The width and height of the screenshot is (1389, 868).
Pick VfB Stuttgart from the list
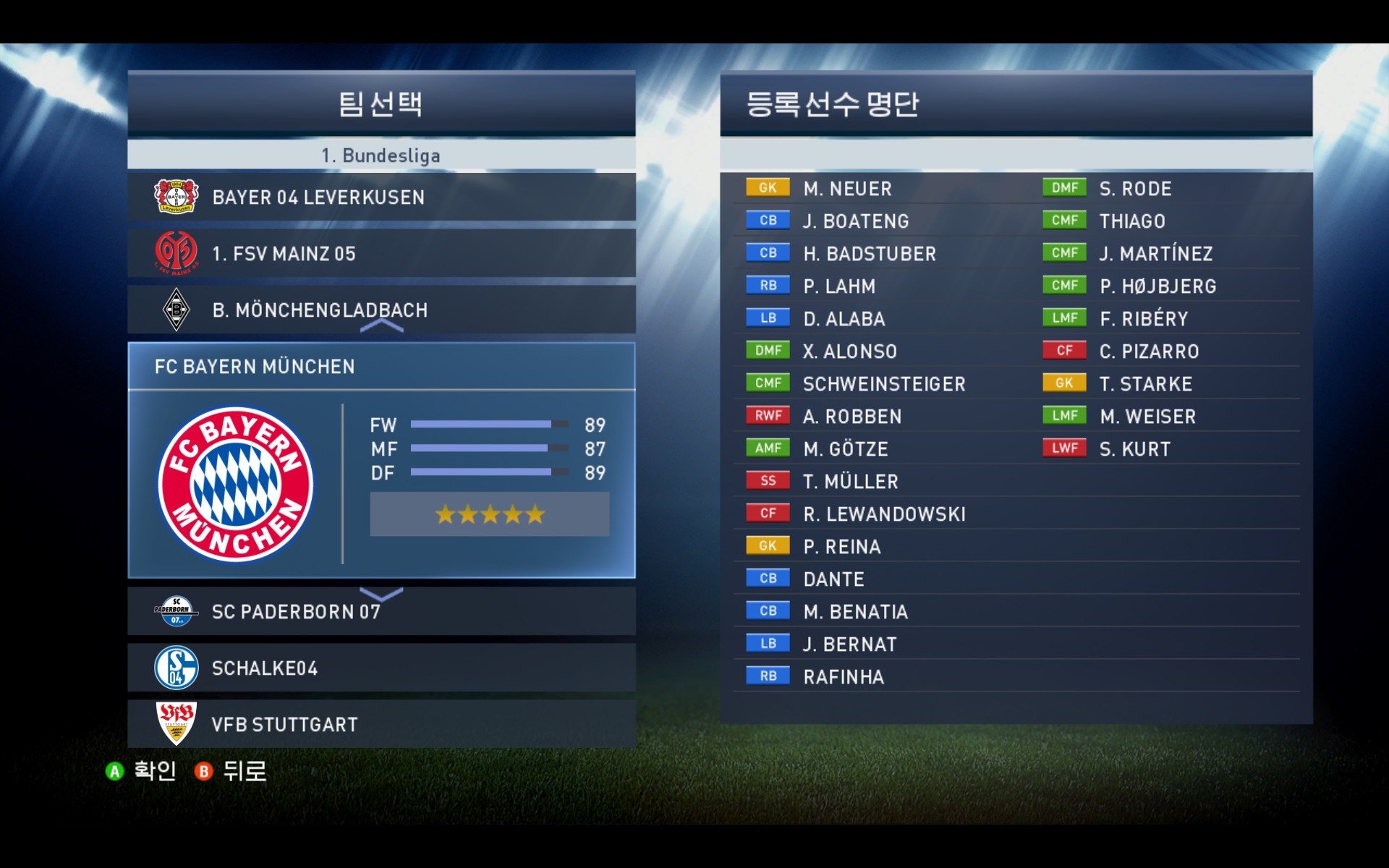[x=381, y=724]
